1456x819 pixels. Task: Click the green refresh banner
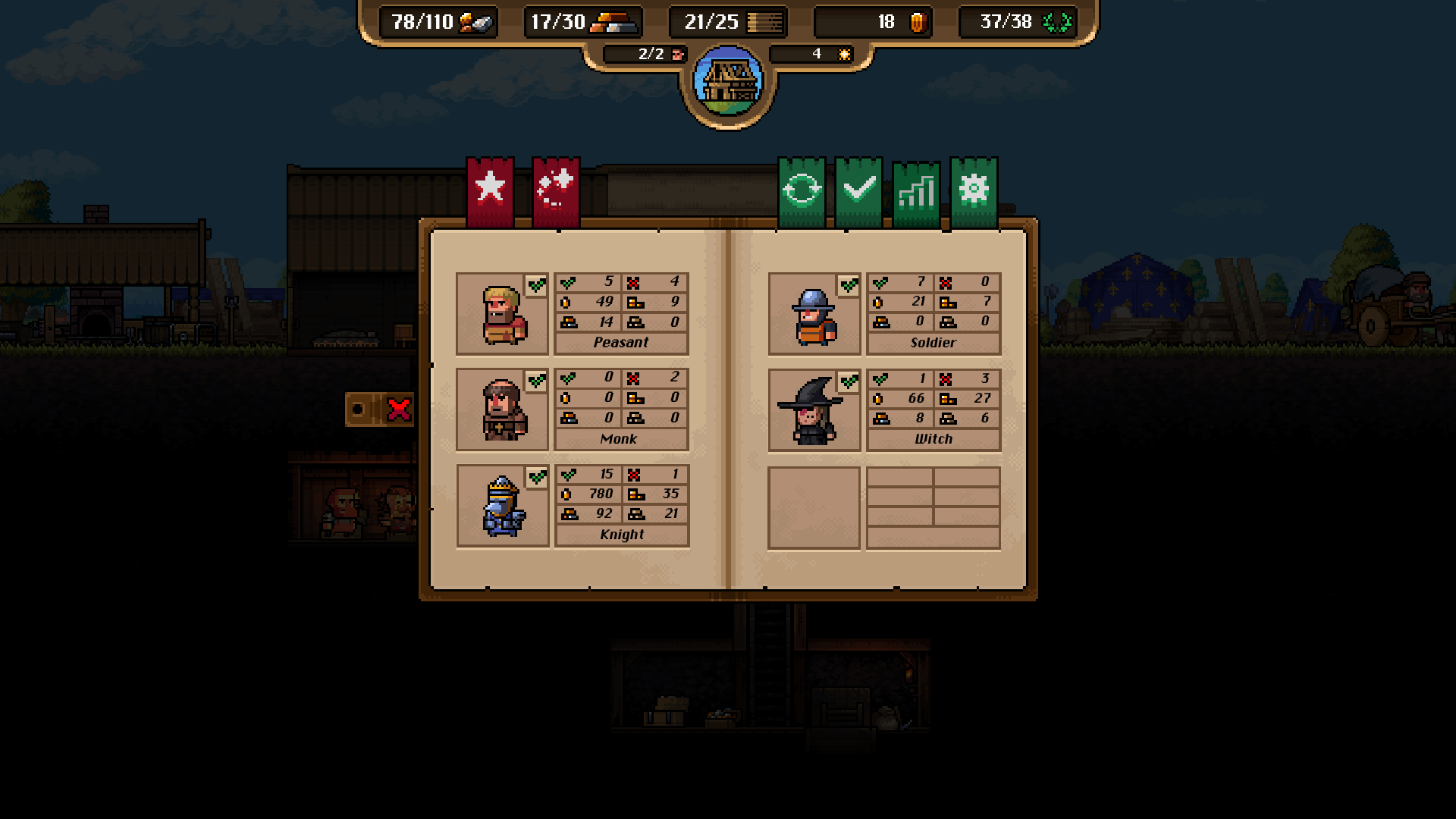click(802, 188)
